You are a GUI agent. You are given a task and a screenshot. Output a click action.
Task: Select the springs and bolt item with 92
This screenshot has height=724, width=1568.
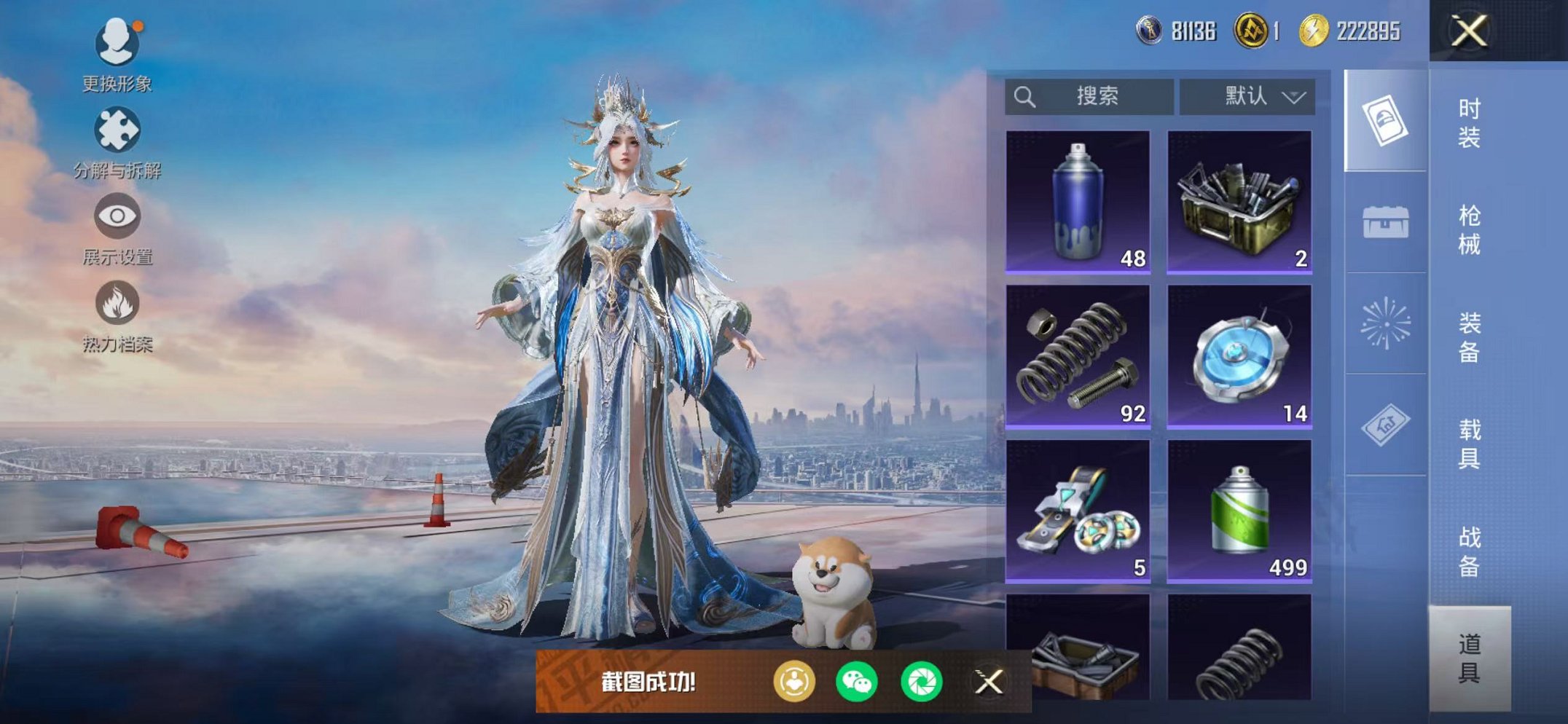[x=1078, y=356]
